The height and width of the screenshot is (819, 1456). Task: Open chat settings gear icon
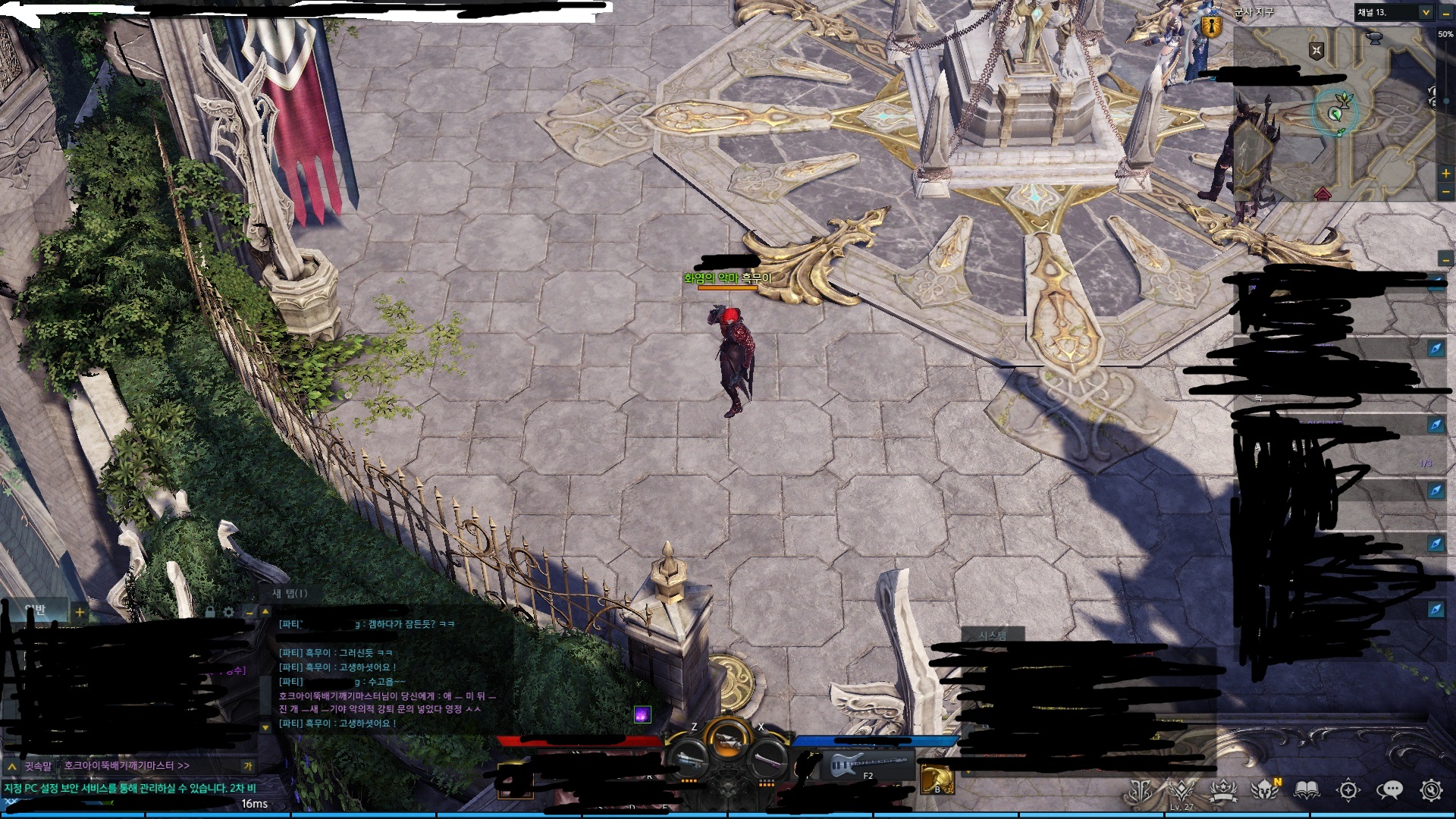(229, 611)
